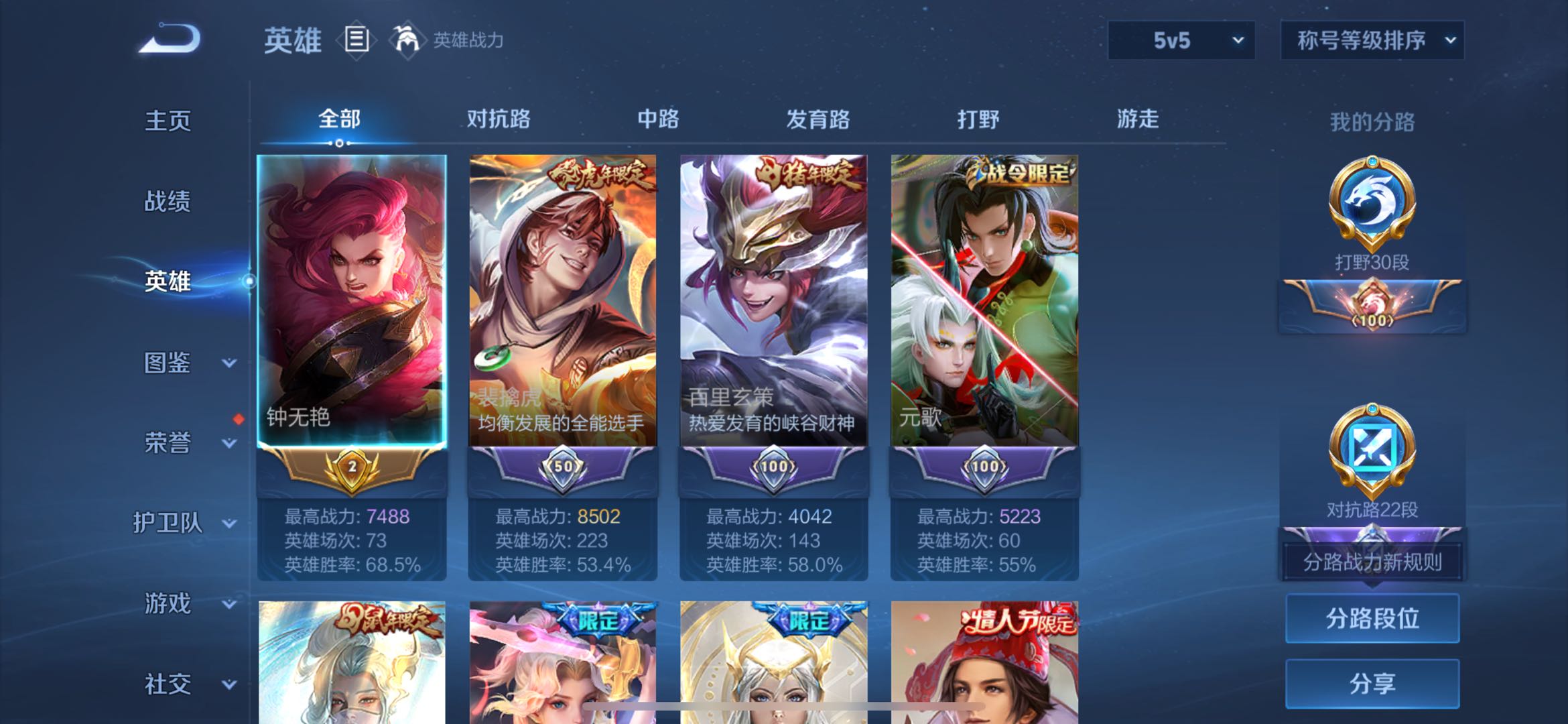Screen dimensions: 1568x724
Task: Open the hero list icon next to 英雄 title
Action: click(357, 39)
